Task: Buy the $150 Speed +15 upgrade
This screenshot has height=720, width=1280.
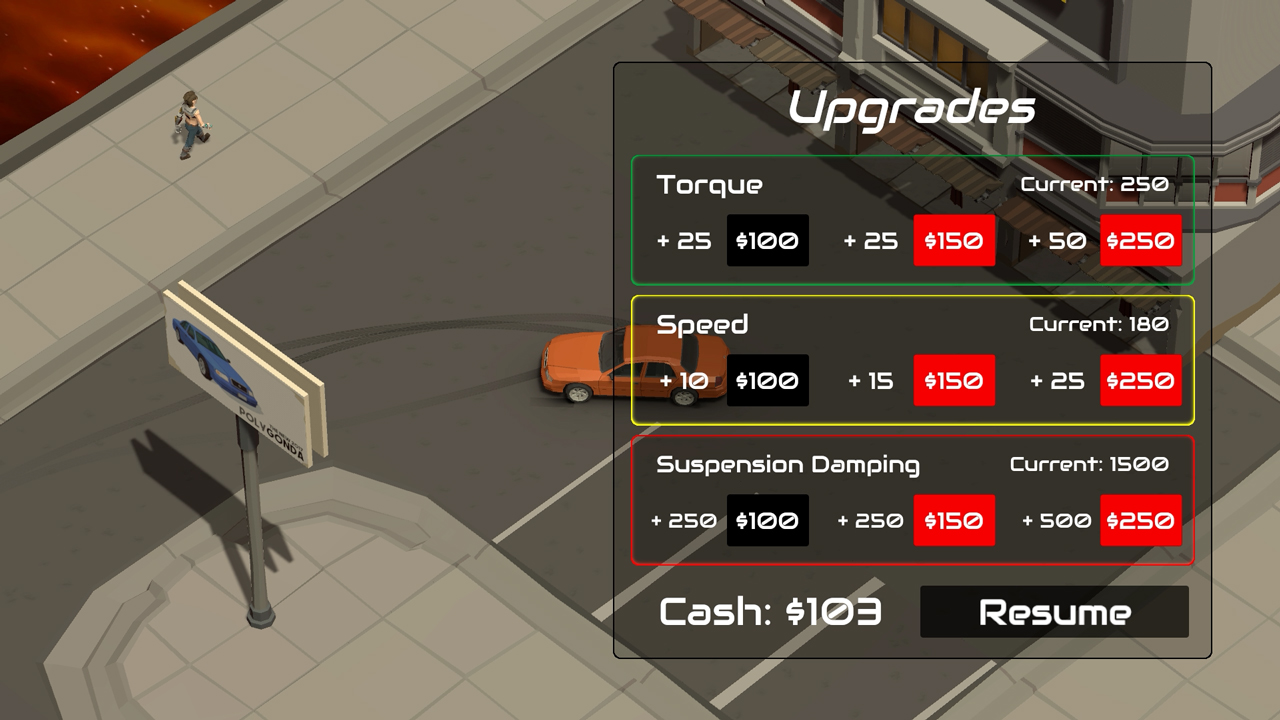Action: tap(954, 380)
